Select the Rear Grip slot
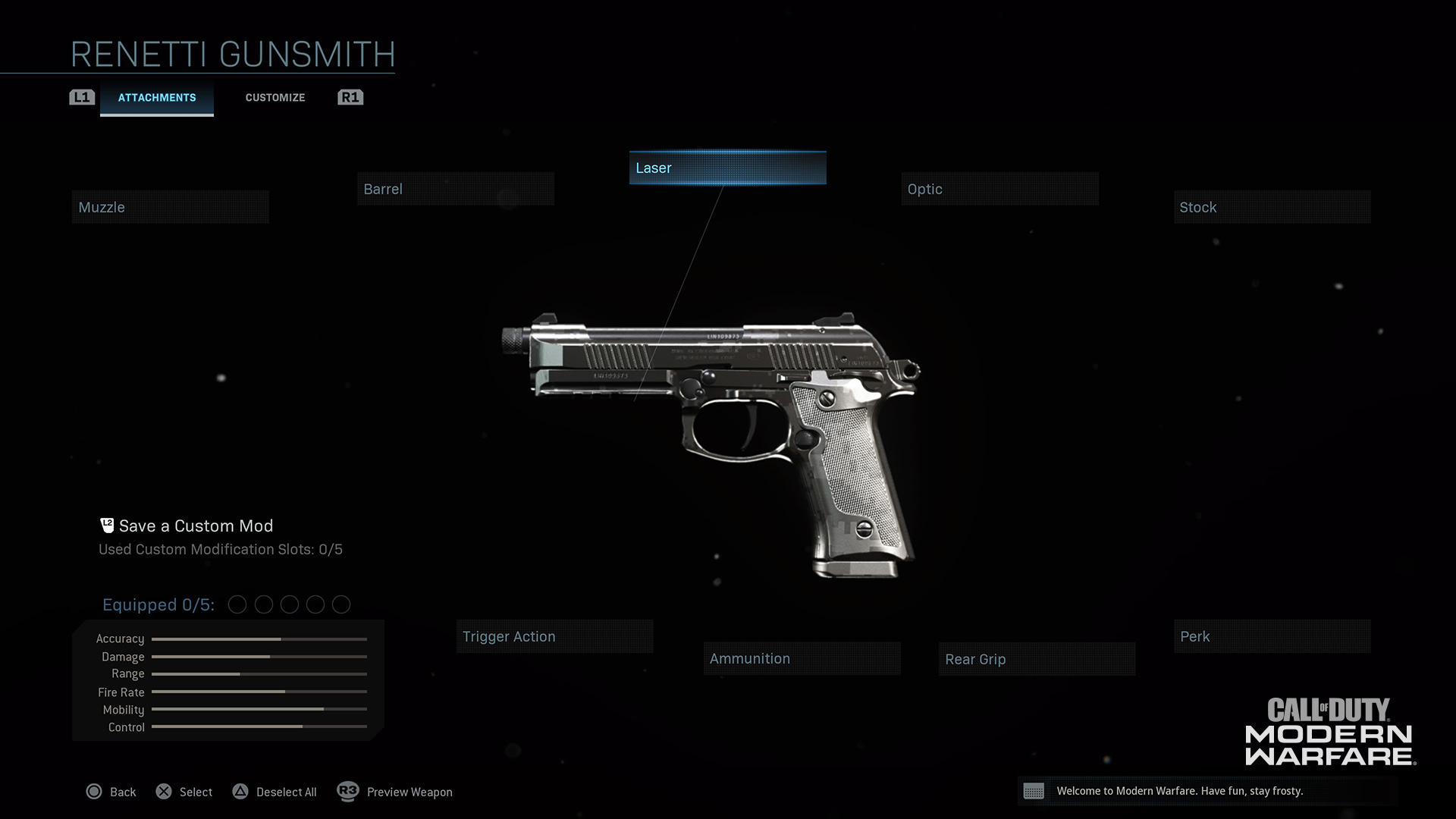The width and height of the screenshot is (1456, 819). point(1037,659)
